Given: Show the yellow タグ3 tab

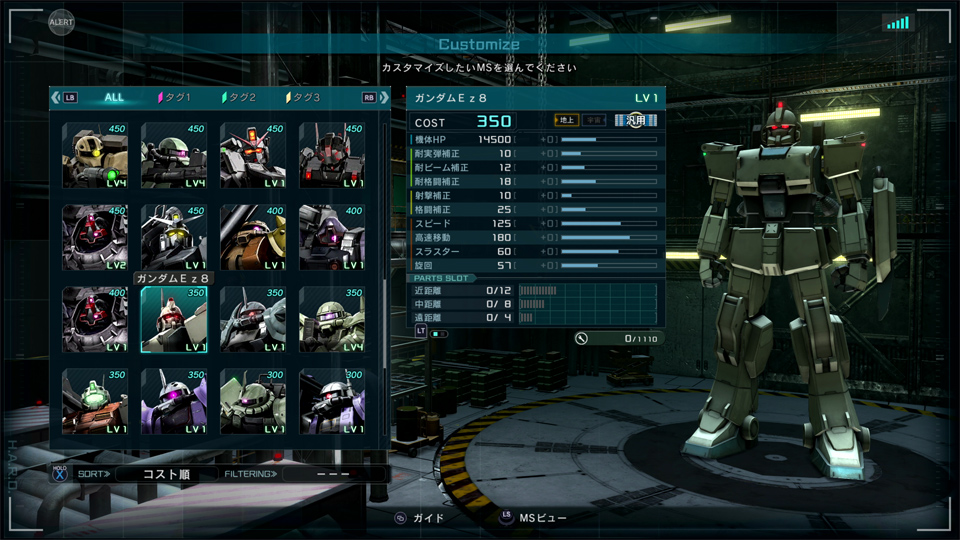Looking at the screenshot, I should tap(304, 97).
